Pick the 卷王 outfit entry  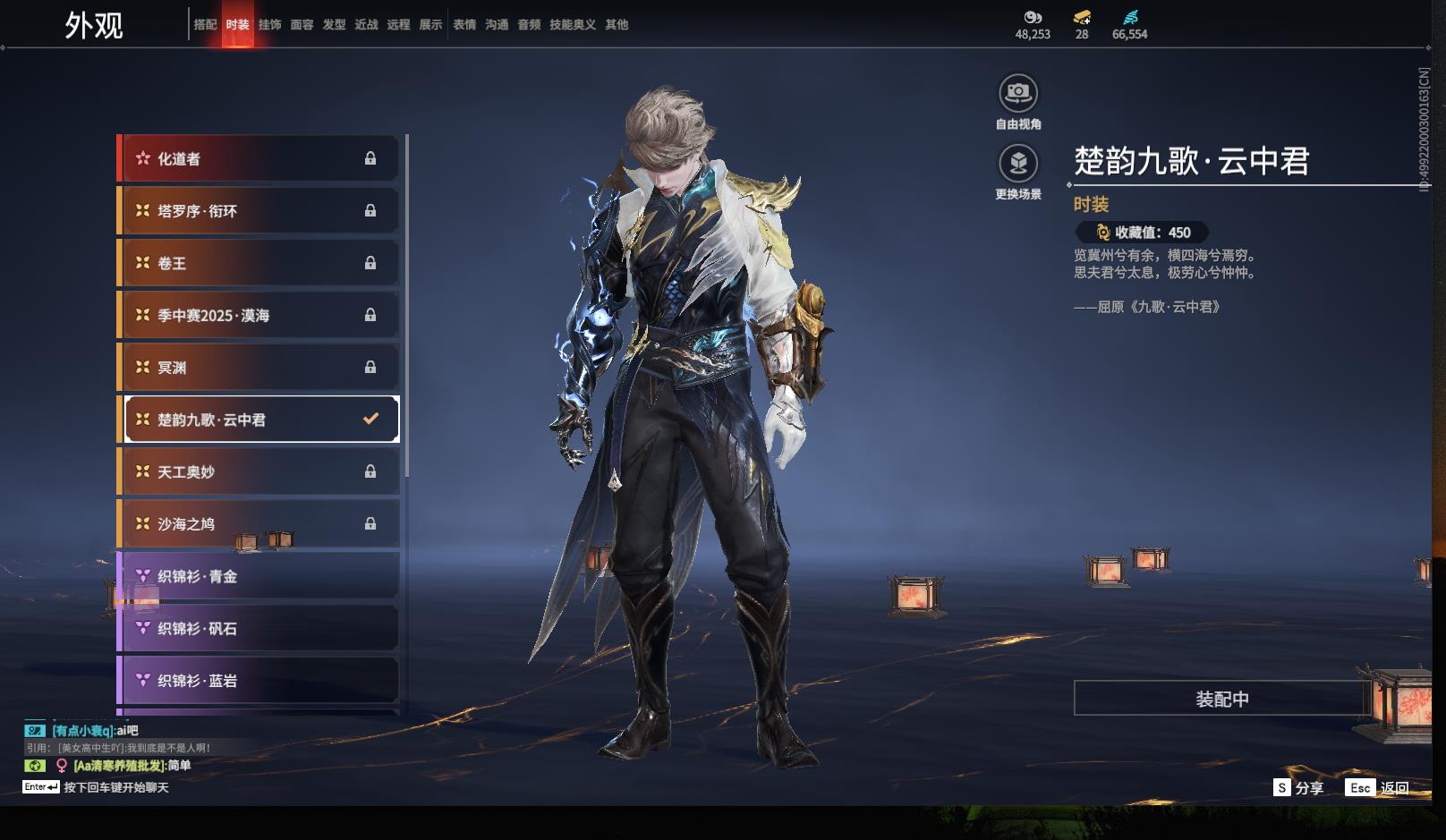point(259,263)
